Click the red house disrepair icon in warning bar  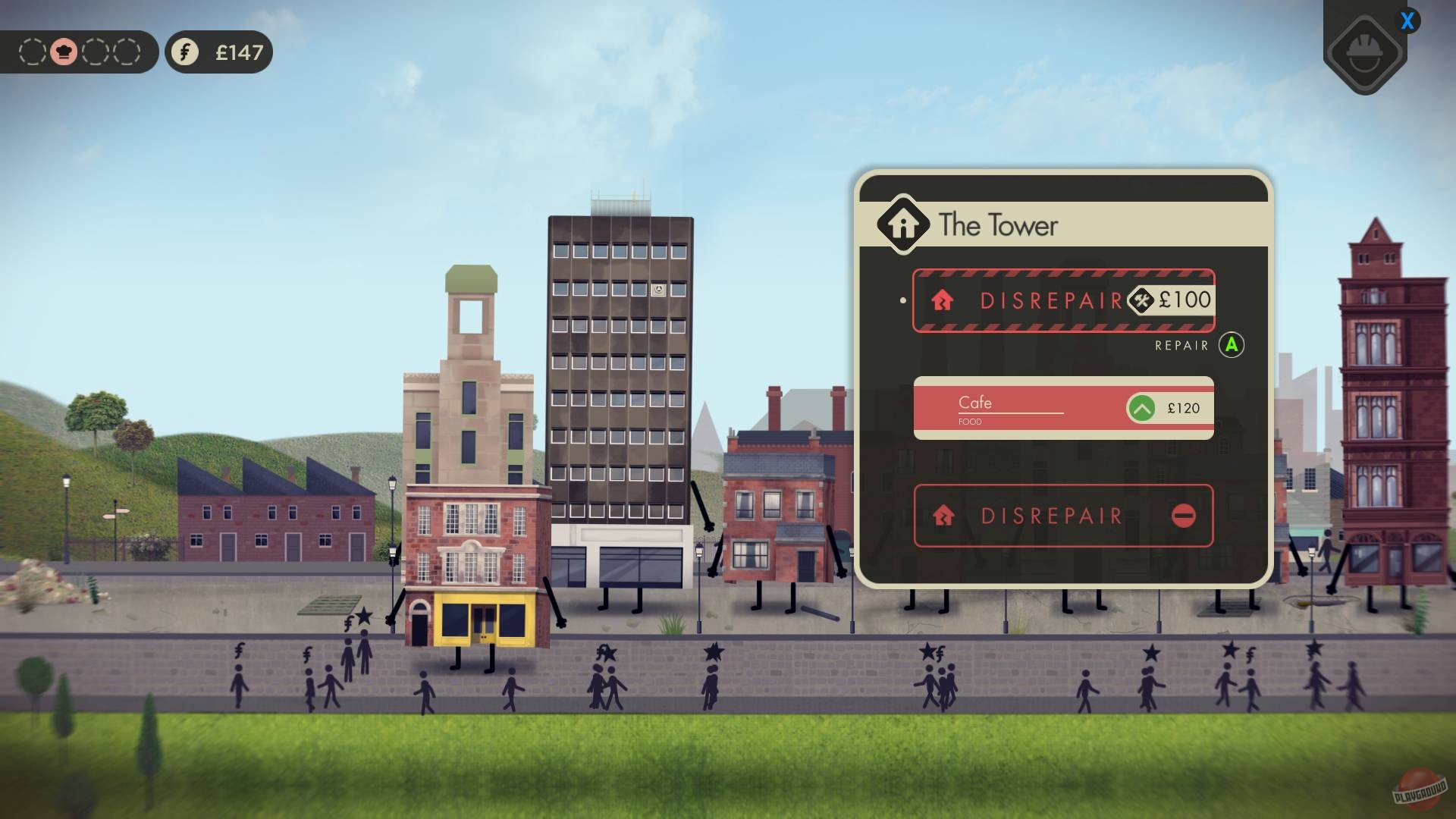click(x=944, y=300)
